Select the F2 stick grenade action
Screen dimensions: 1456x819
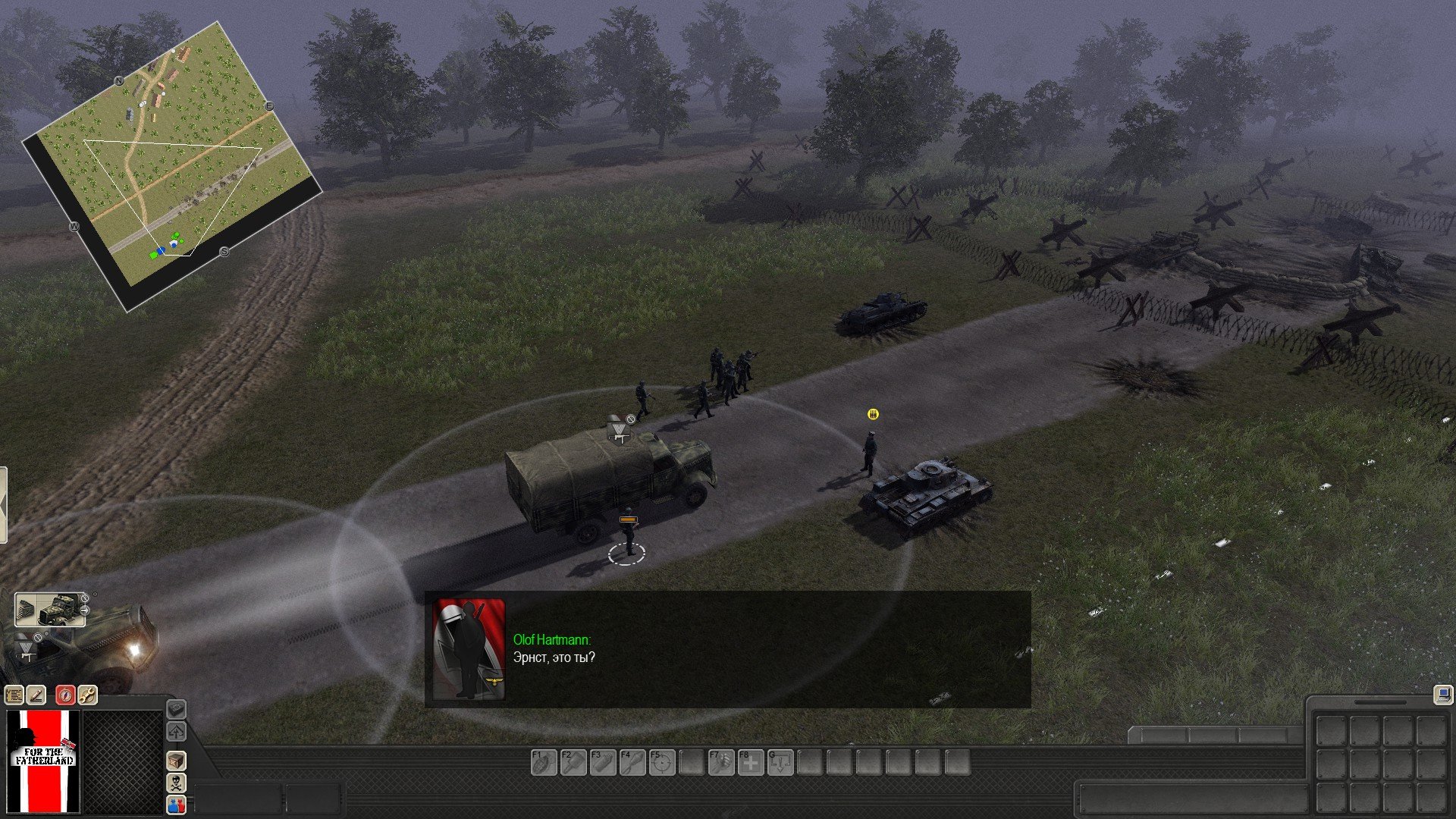(573, 762)
